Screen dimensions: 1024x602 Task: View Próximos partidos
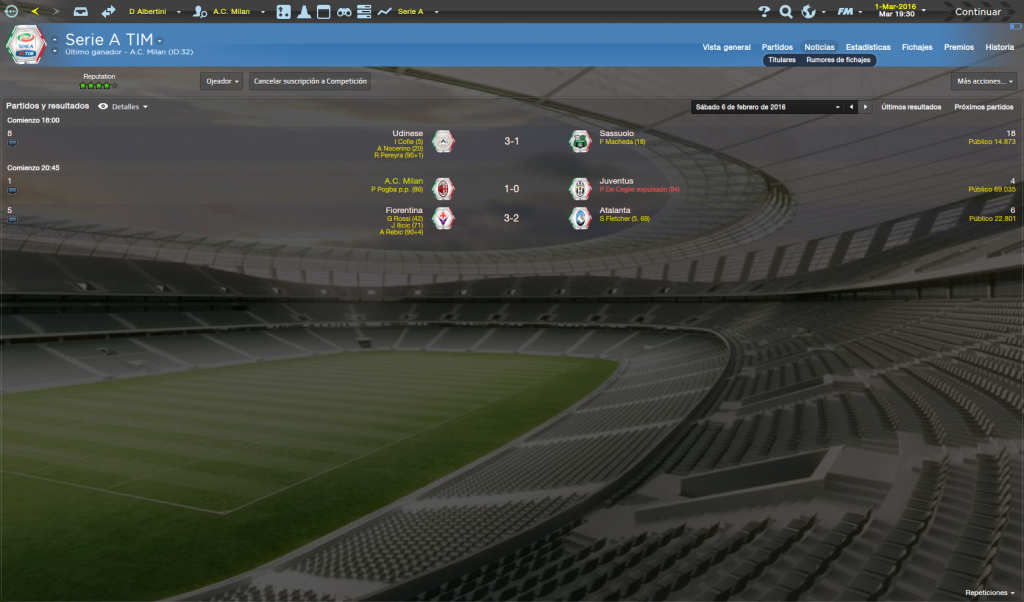(984, 106)
